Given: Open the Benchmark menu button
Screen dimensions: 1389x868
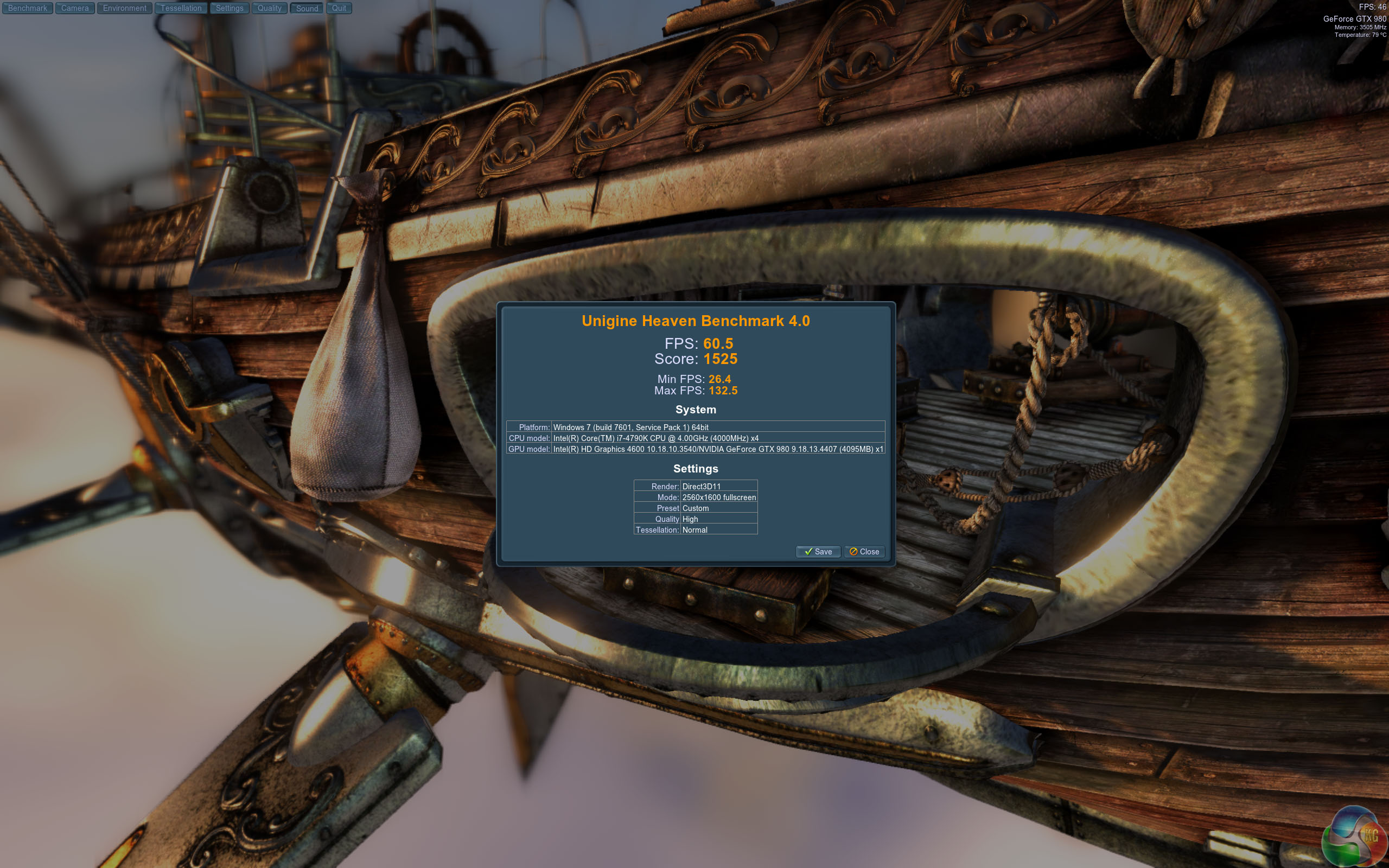Looking at the screenshot, I should 28,8.
